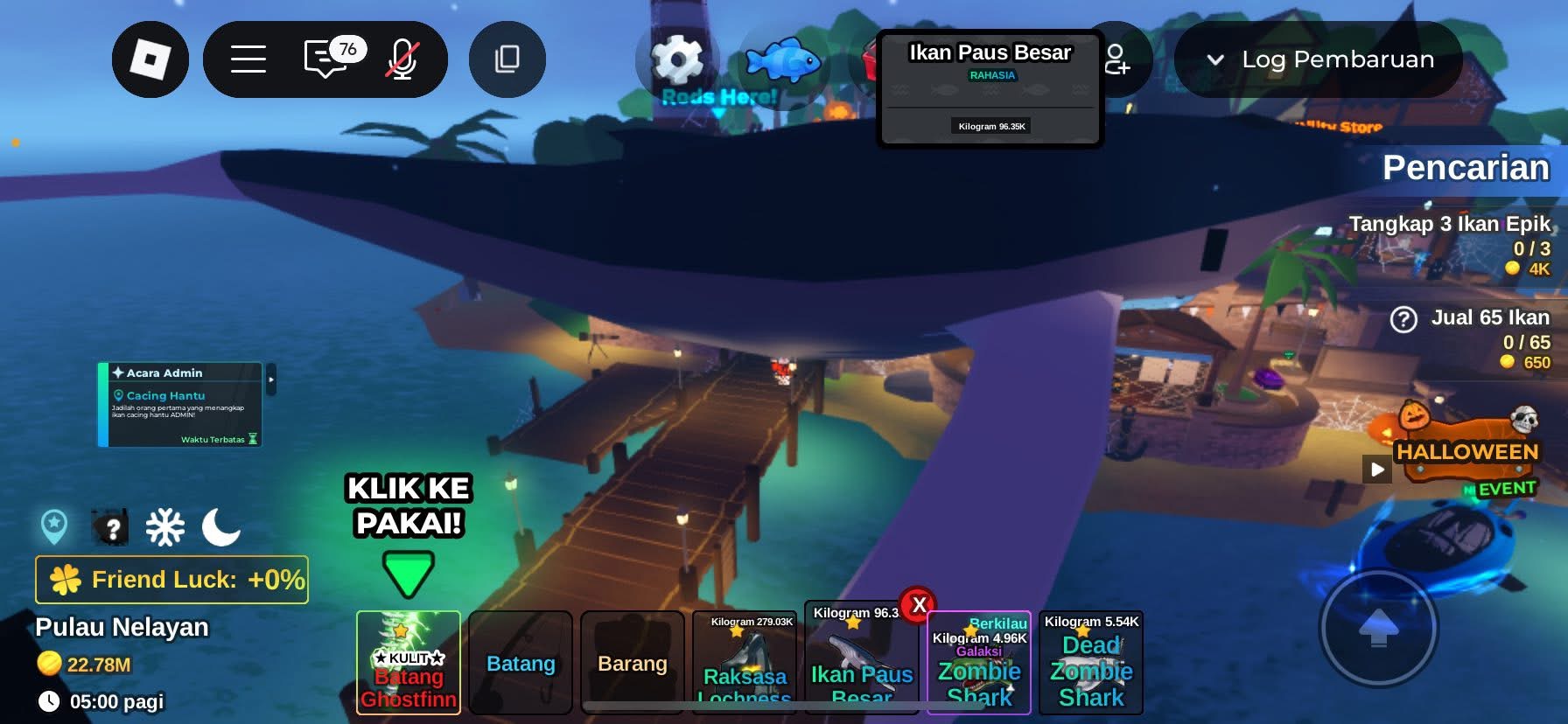Click the crescent moon icon
Screen dimensions: 1568x724
tap(220, 527)
